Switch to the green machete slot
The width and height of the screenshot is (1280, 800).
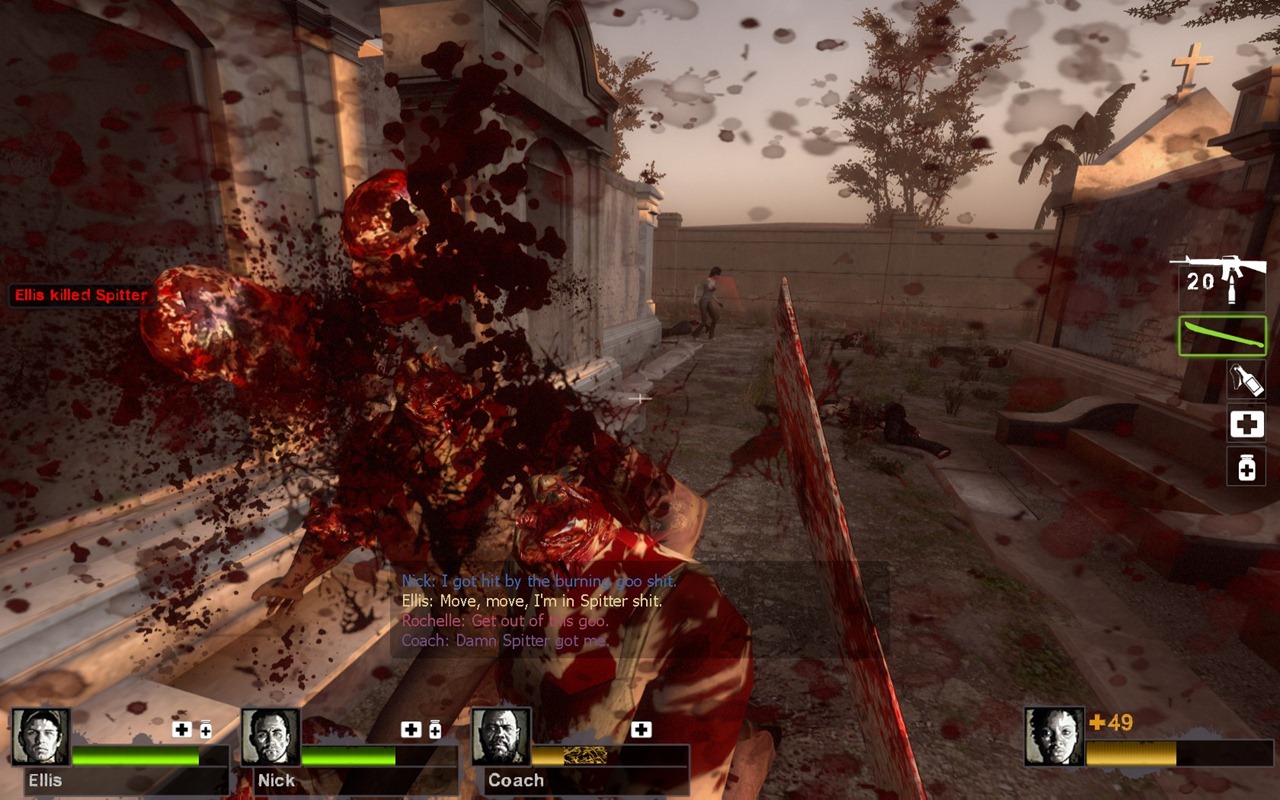click(1222, 336)
